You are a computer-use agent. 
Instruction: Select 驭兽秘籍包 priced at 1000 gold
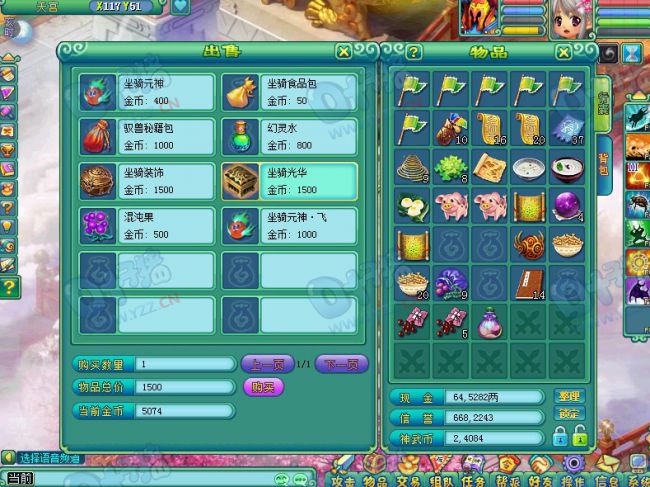147,135
